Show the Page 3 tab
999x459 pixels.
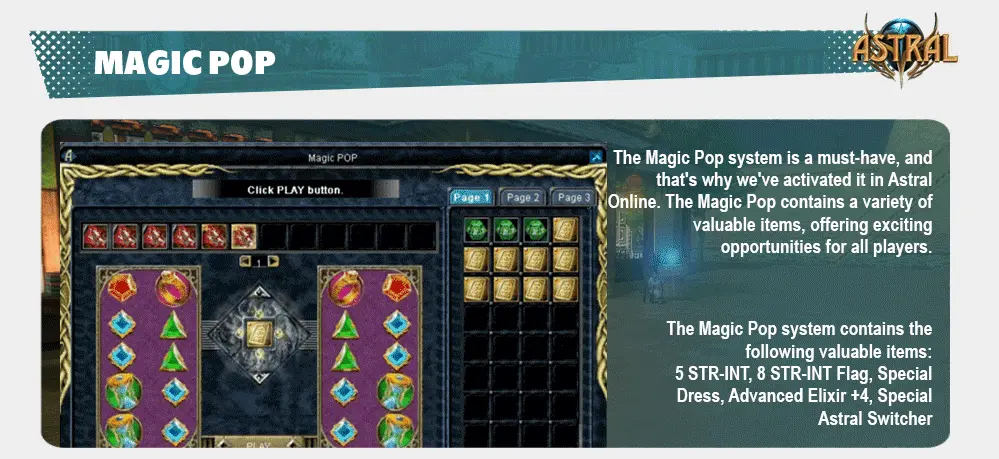tap(573, 198)
